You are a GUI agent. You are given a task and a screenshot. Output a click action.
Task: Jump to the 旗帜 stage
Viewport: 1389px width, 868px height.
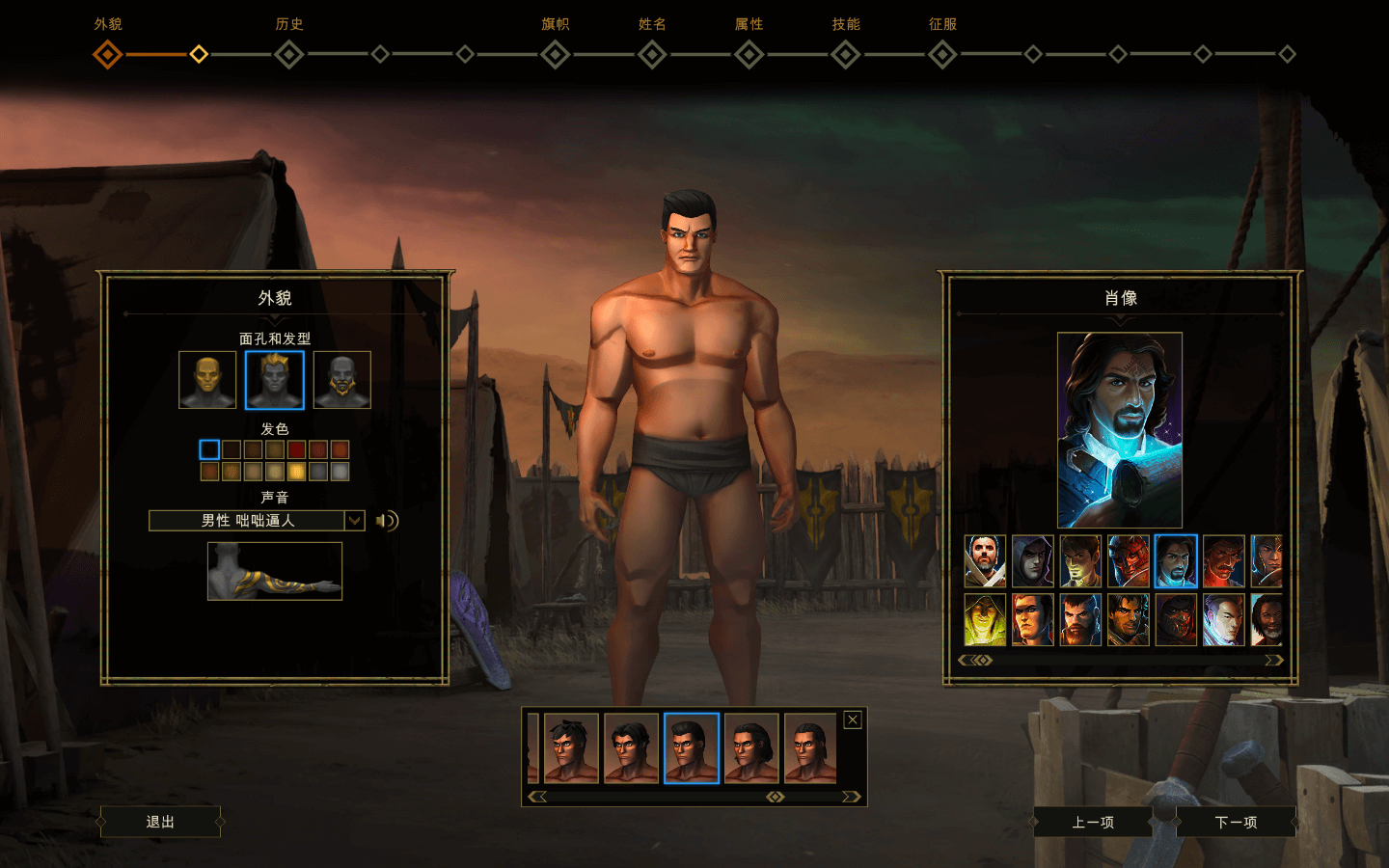click(556, 54)
